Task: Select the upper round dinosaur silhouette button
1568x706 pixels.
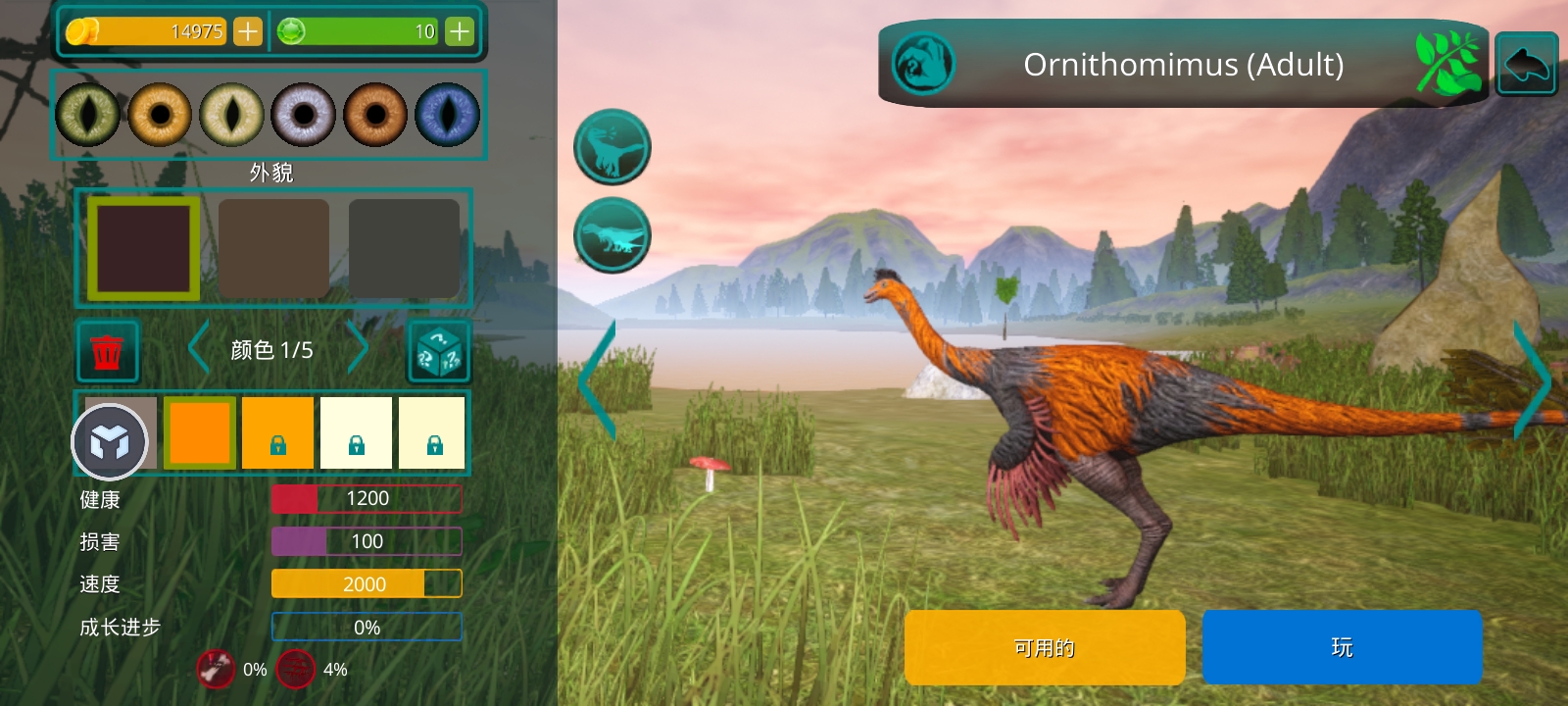Action: [x=612, y=147]
